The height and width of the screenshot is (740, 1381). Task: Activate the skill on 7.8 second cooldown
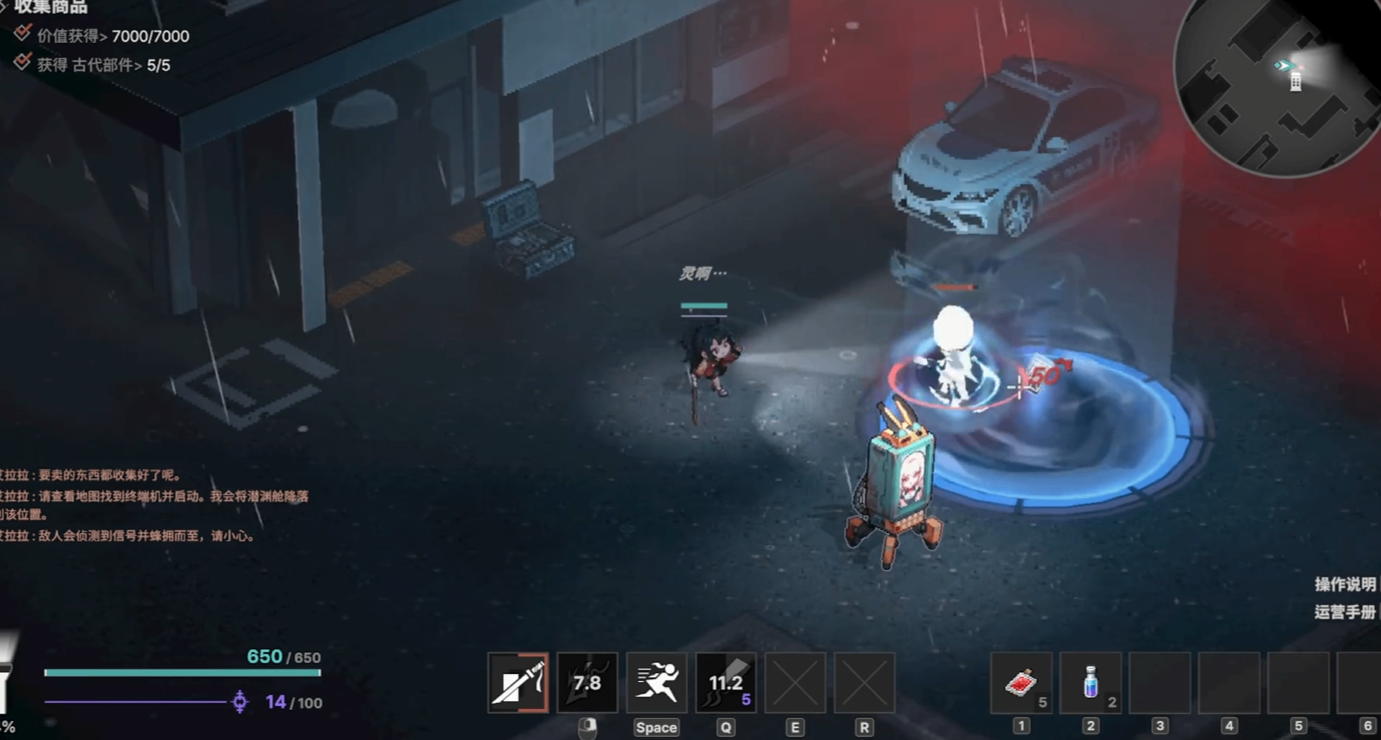[587, 683]
